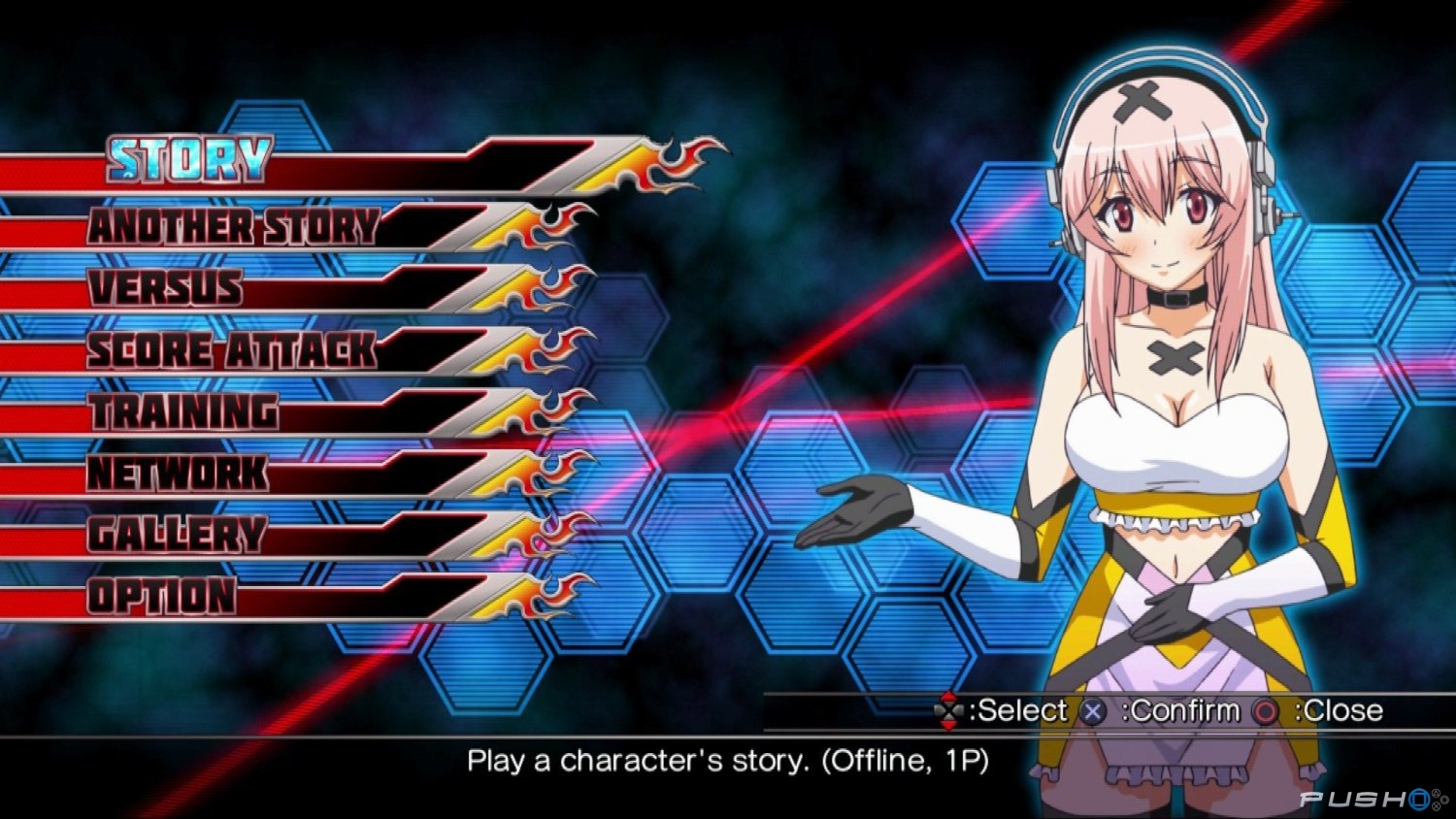Open the Option settings
The height and width of the screenshot is (819, 1456).
click(x=162, y=596)
